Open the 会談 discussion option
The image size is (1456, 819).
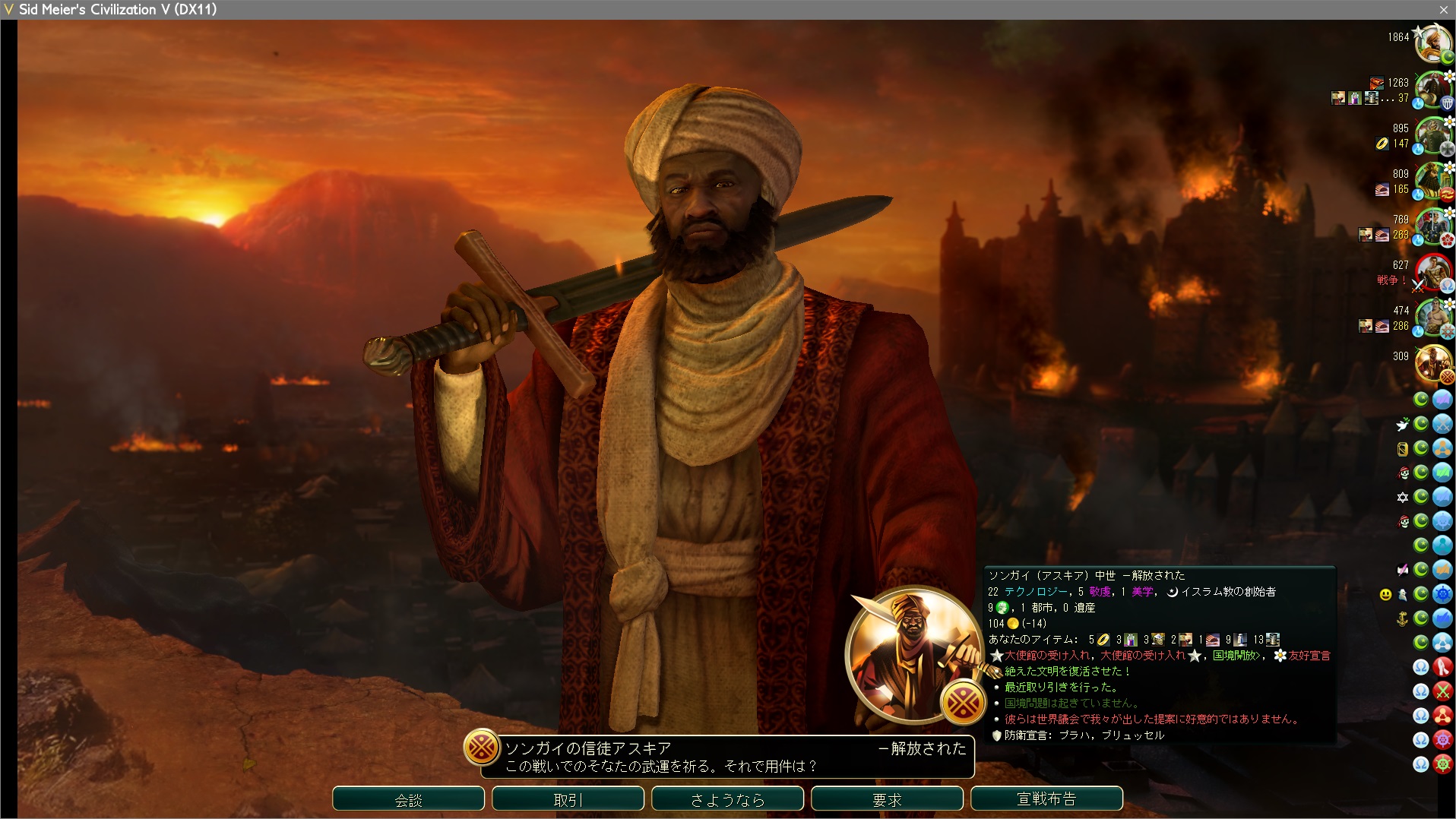click(408, 799)
